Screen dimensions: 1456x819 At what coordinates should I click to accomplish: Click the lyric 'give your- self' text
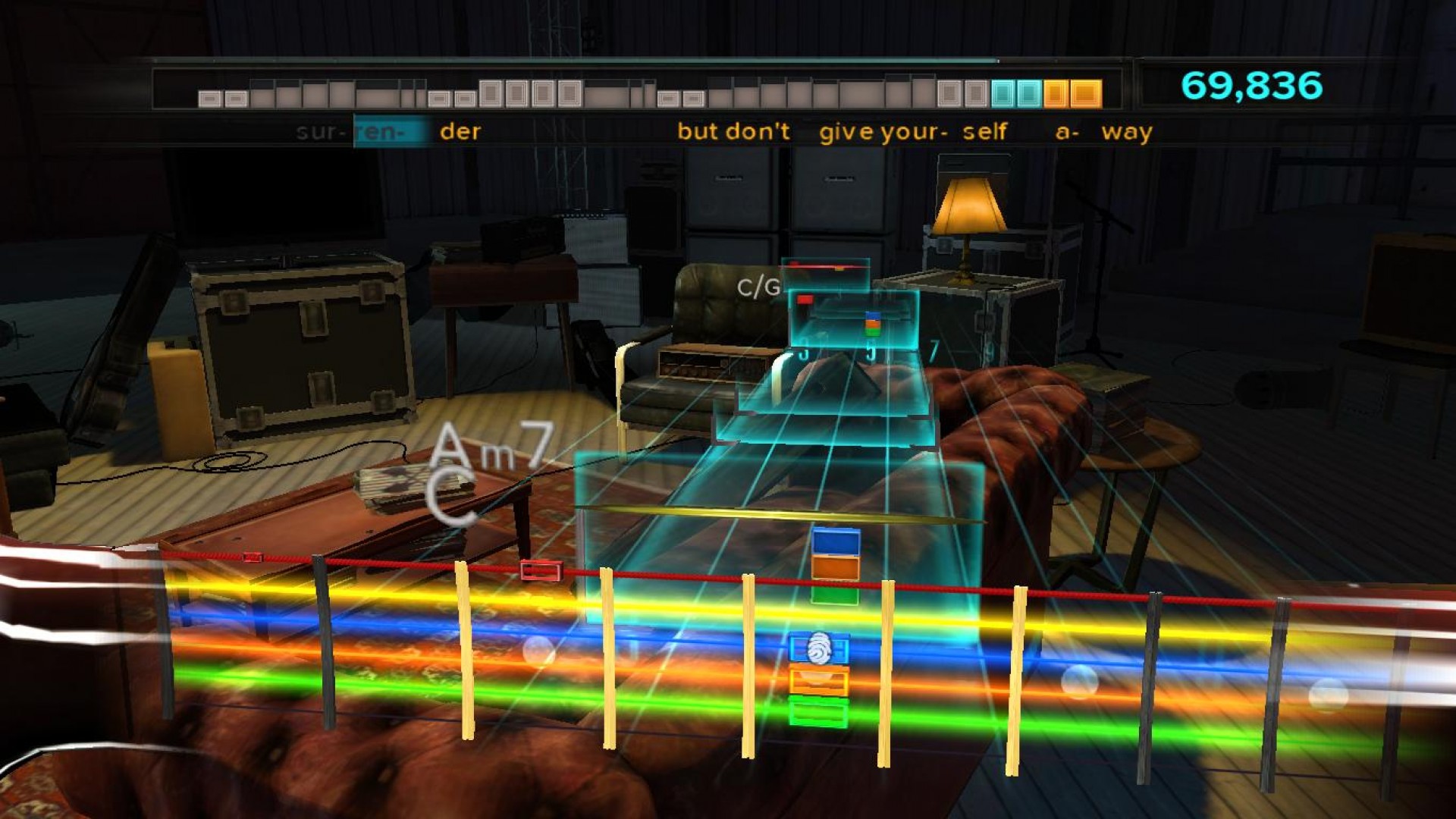tap(910, 131)
